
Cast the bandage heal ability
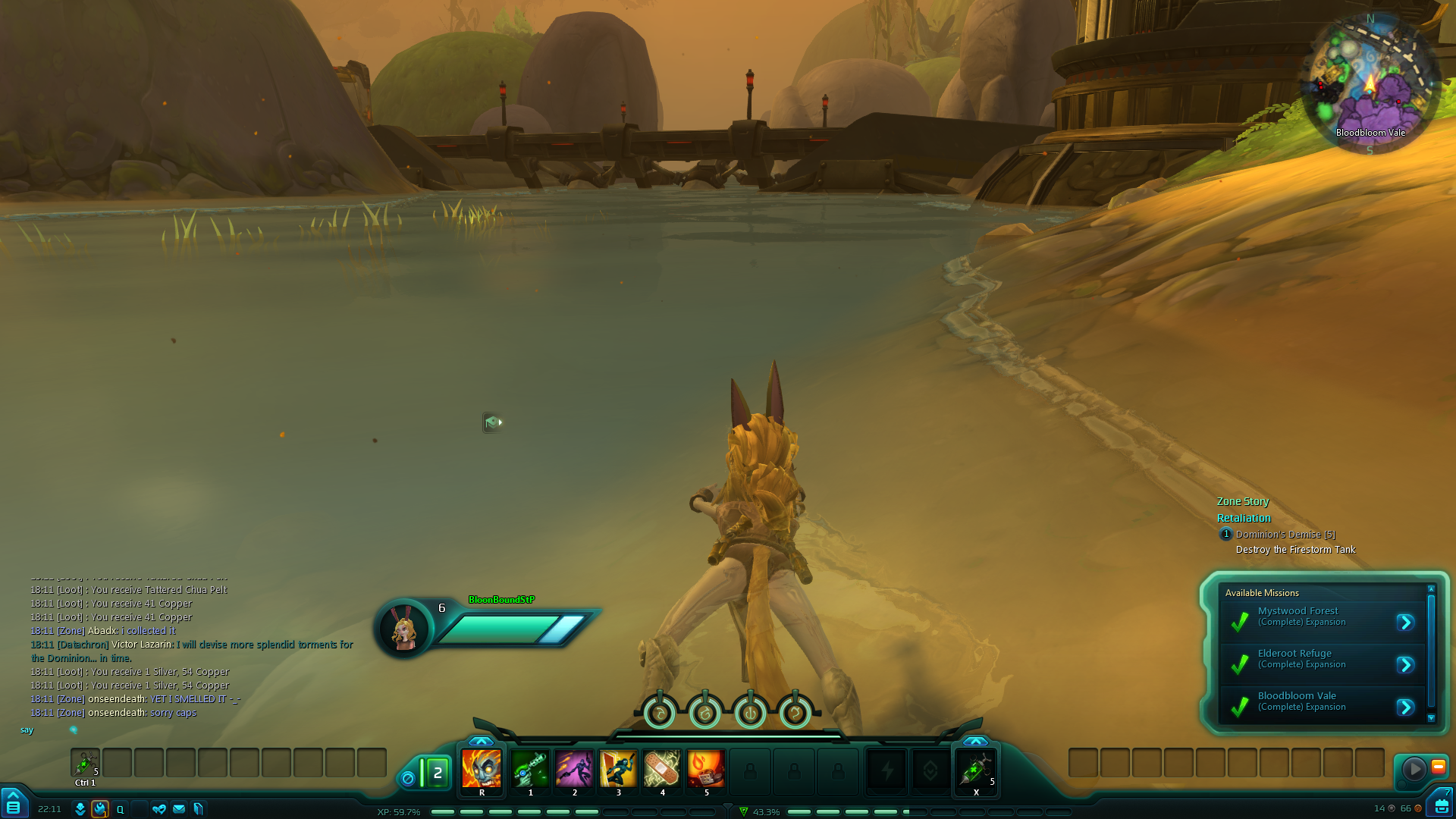click(662, 769)
